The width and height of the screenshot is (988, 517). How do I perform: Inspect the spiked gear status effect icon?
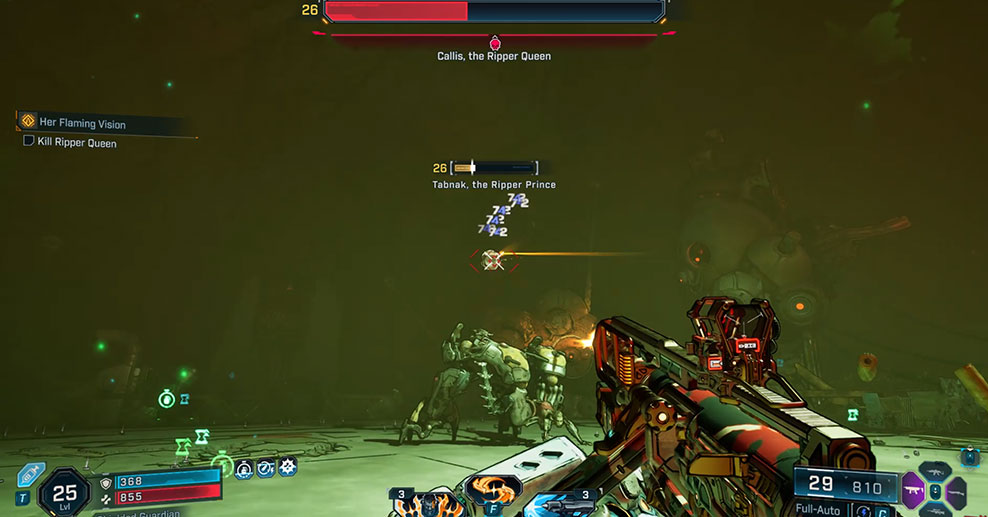(x=288, y=466)
